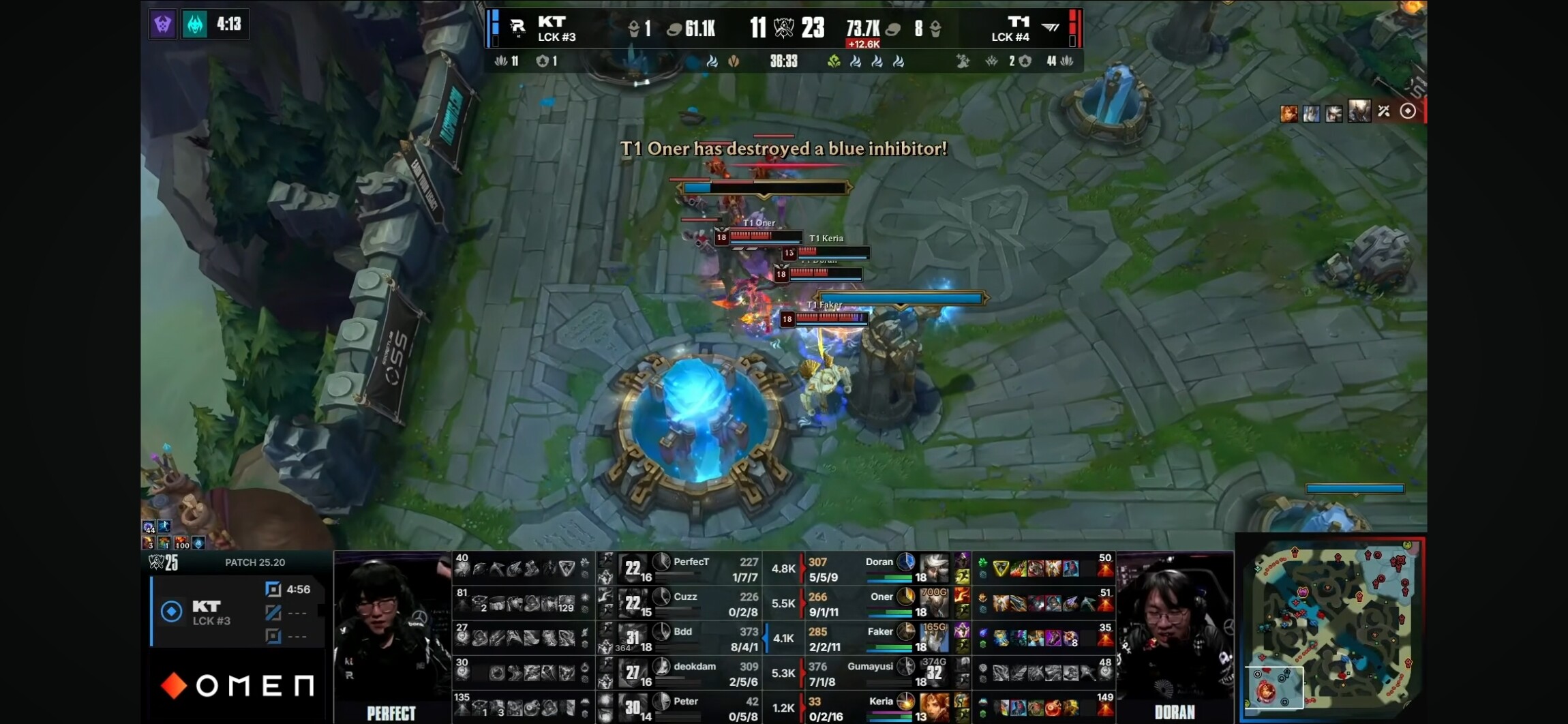
Task: Click the purple Baron buff timer icon
Action: [x=163, y=25]
